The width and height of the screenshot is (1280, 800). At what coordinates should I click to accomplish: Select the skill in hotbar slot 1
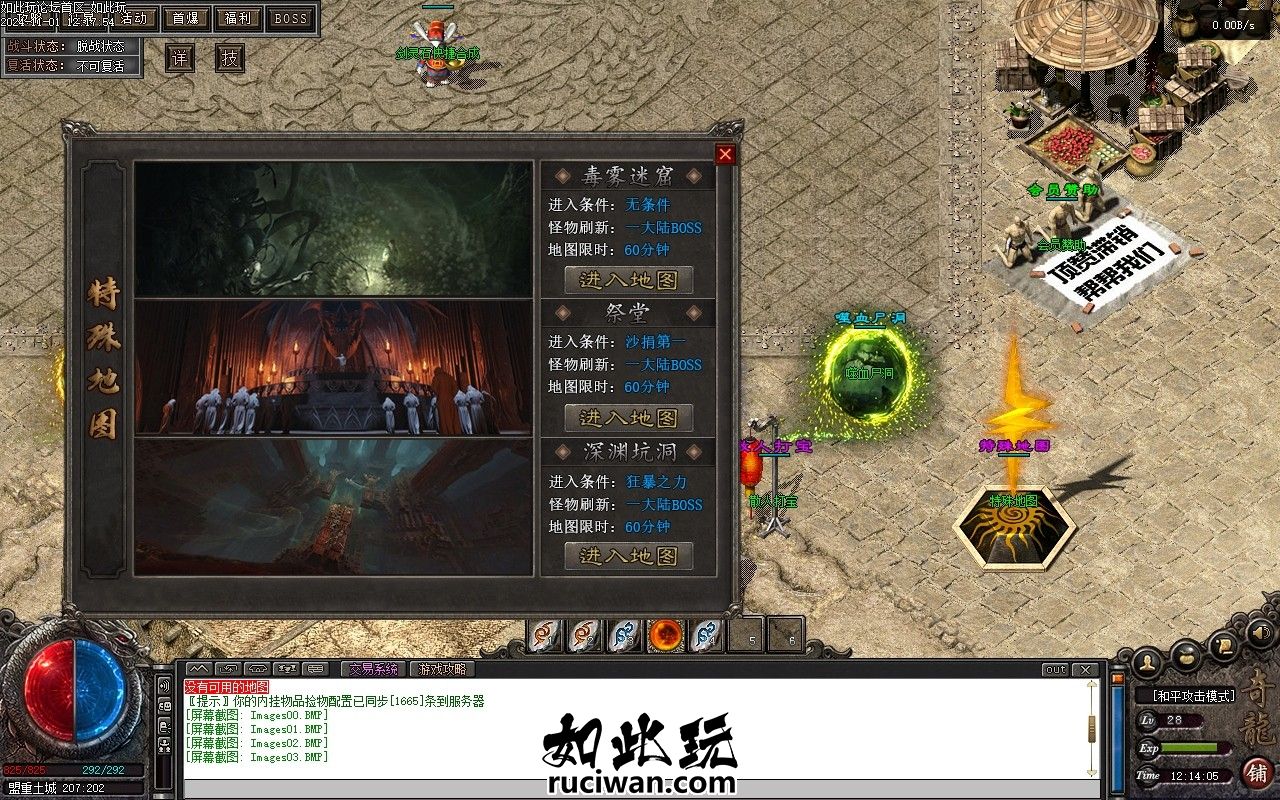coord(541,635)
